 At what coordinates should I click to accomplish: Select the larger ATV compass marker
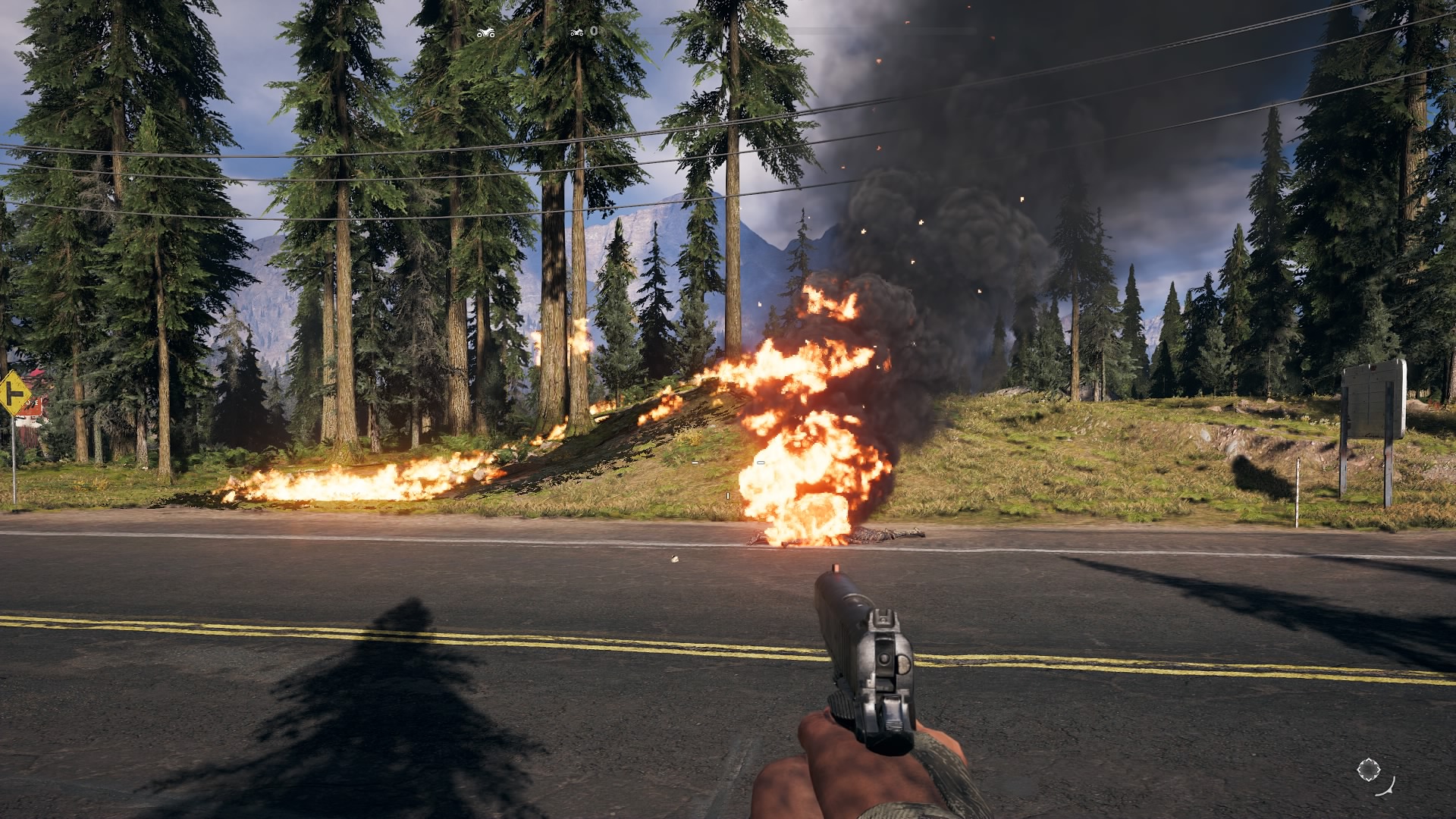(485, 33)
